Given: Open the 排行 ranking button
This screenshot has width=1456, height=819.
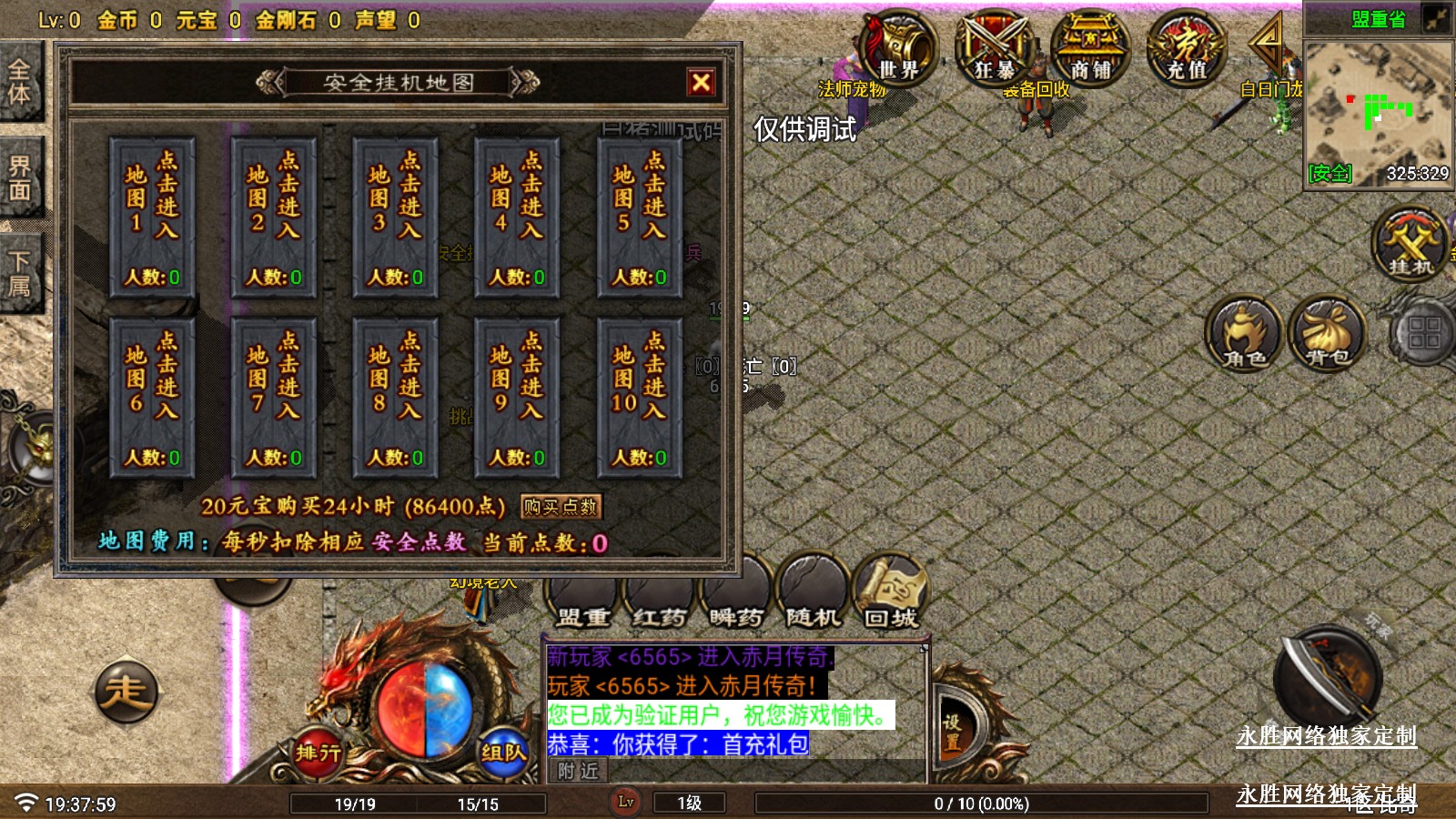Looking at the screenshot, I should [x=318, y=753].
